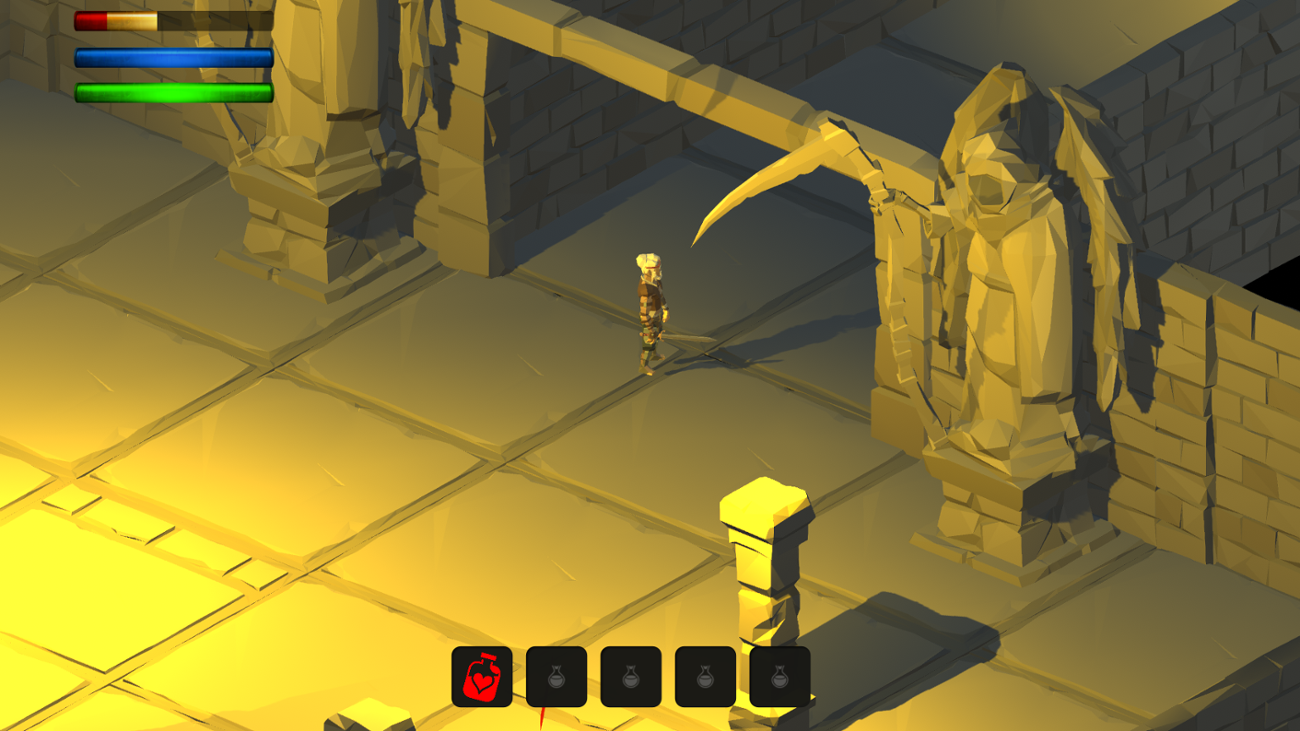
Task: Use the red heart health potion
Action: [x=483, y=676]
